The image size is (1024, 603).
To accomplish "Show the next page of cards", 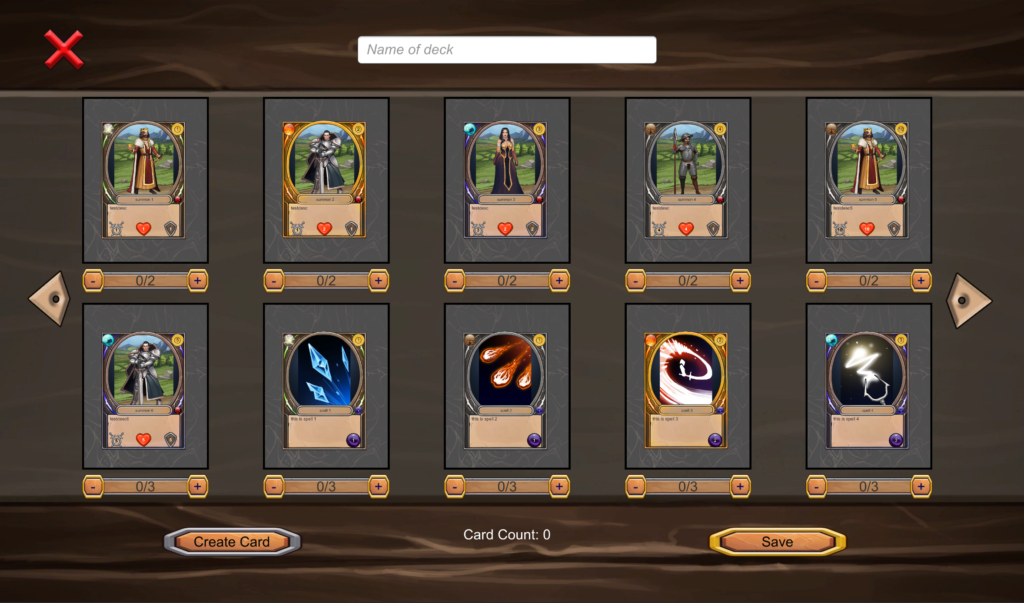I will [968, 300].
